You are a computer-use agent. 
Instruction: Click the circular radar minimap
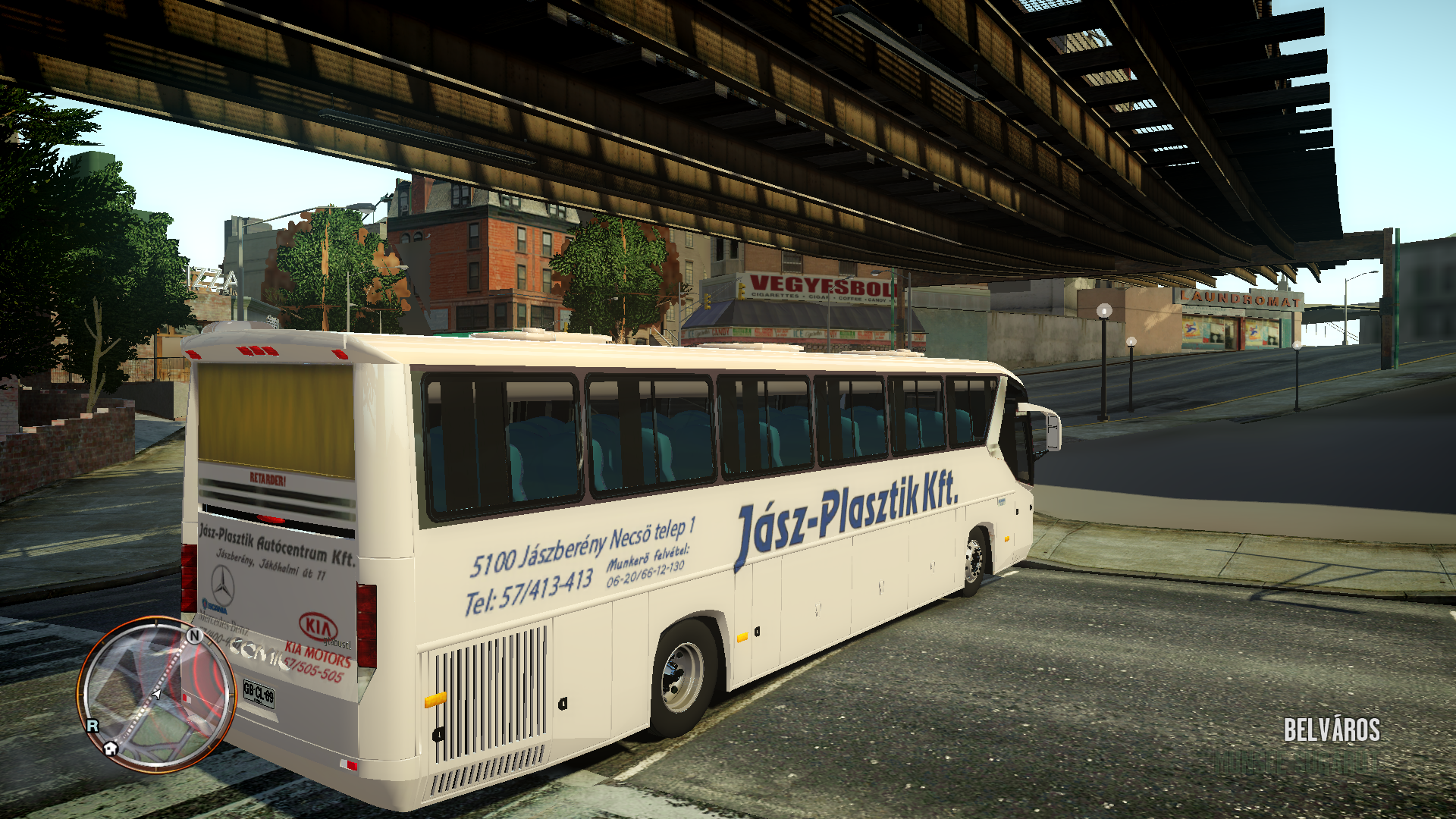click(155, 694)
